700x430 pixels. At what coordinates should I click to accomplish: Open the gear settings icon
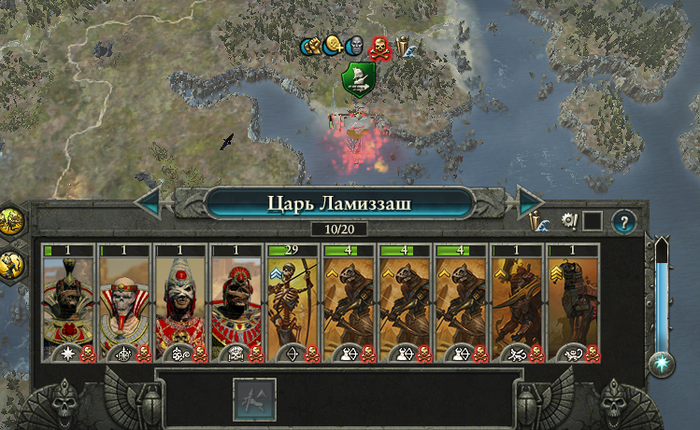[569, 221]
